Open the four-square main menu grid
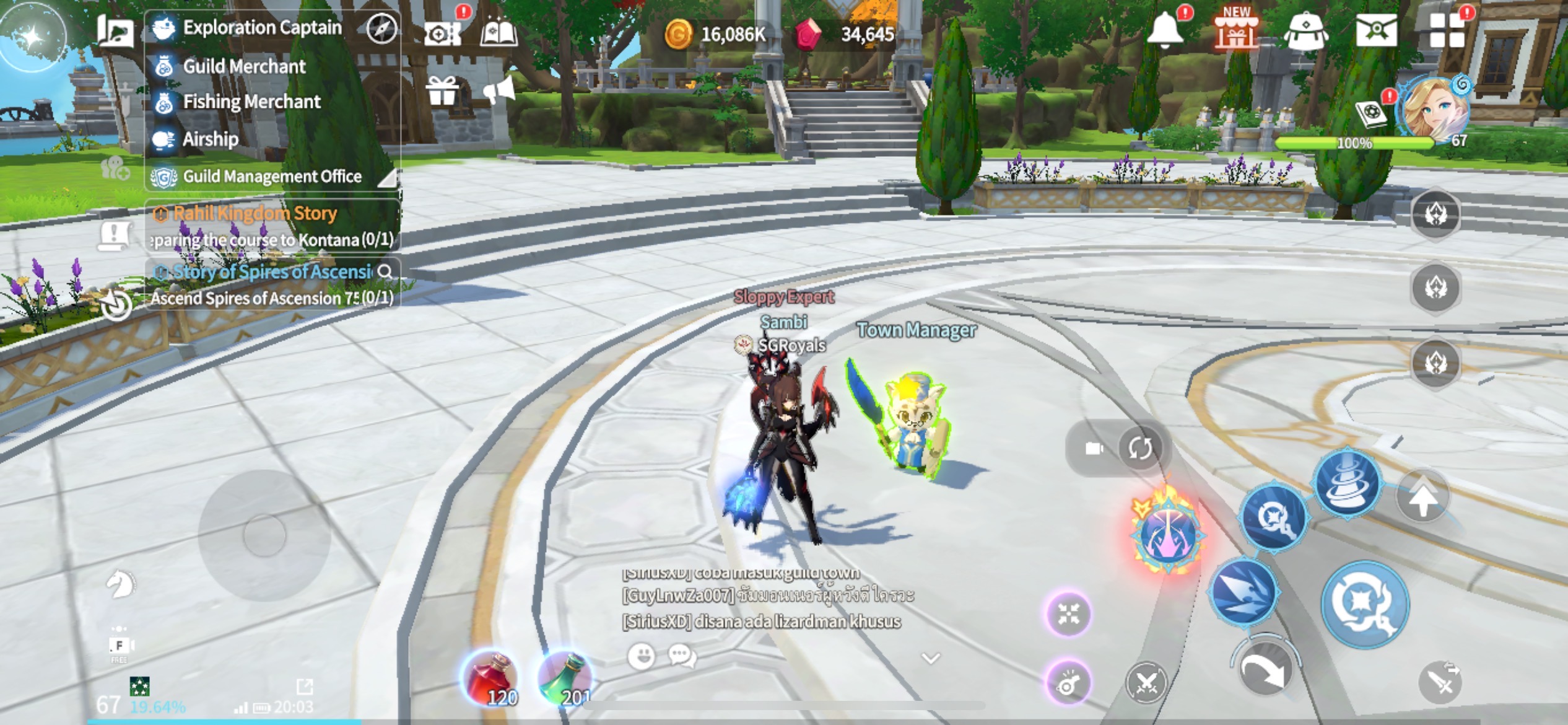This screenshot has height=725, width=1568. [1447, 30]
